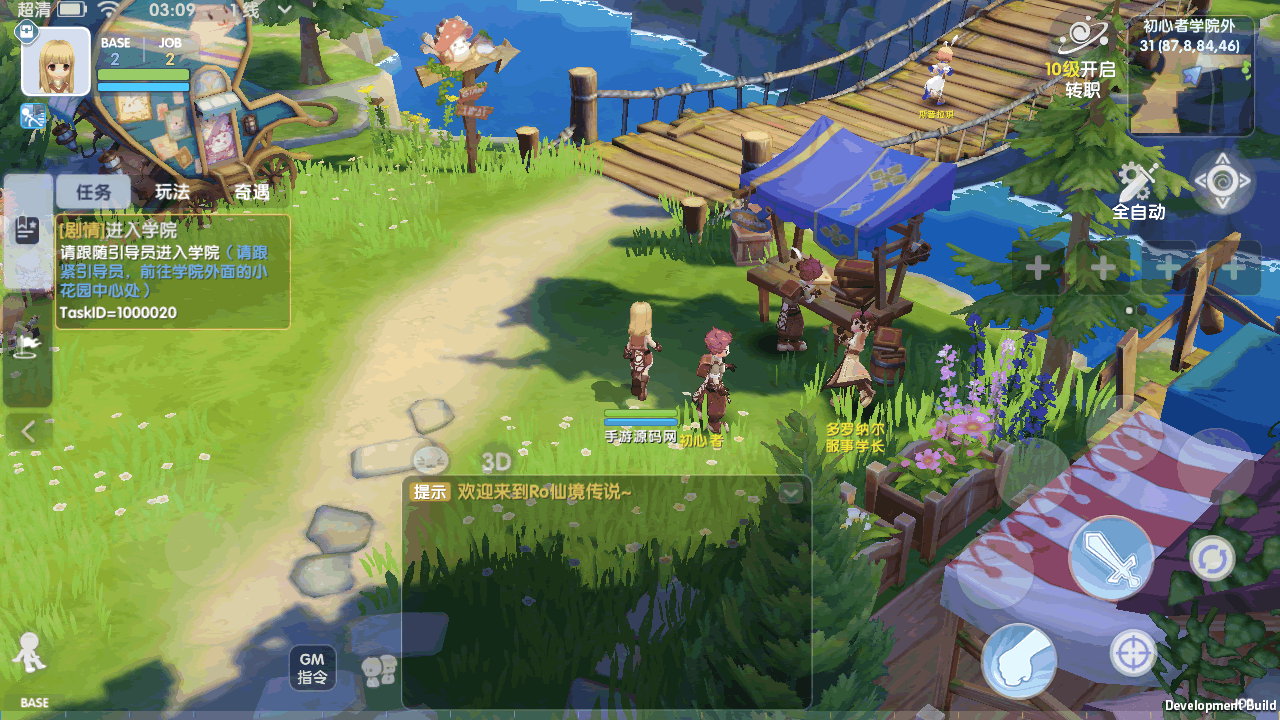Collapse the left side panel arrow

28,432
